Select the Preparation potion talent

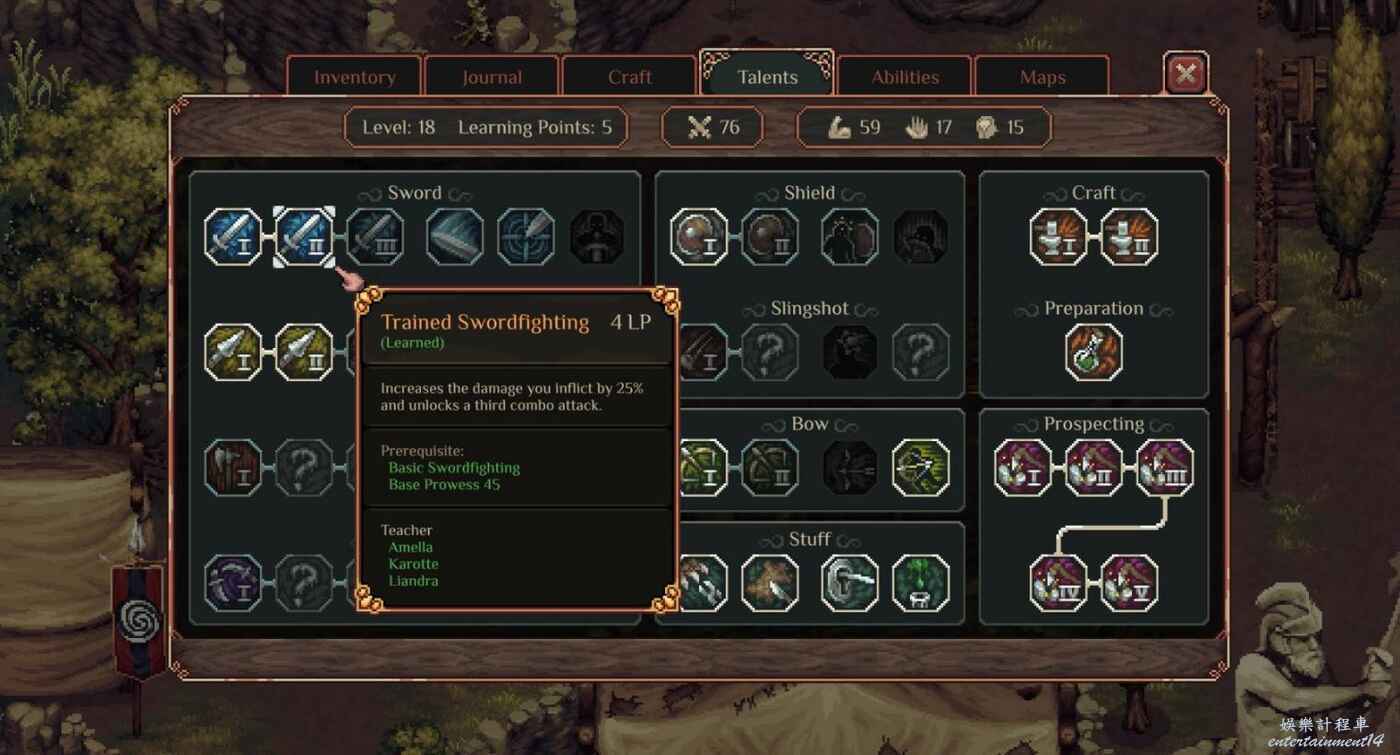[1094, 352]
